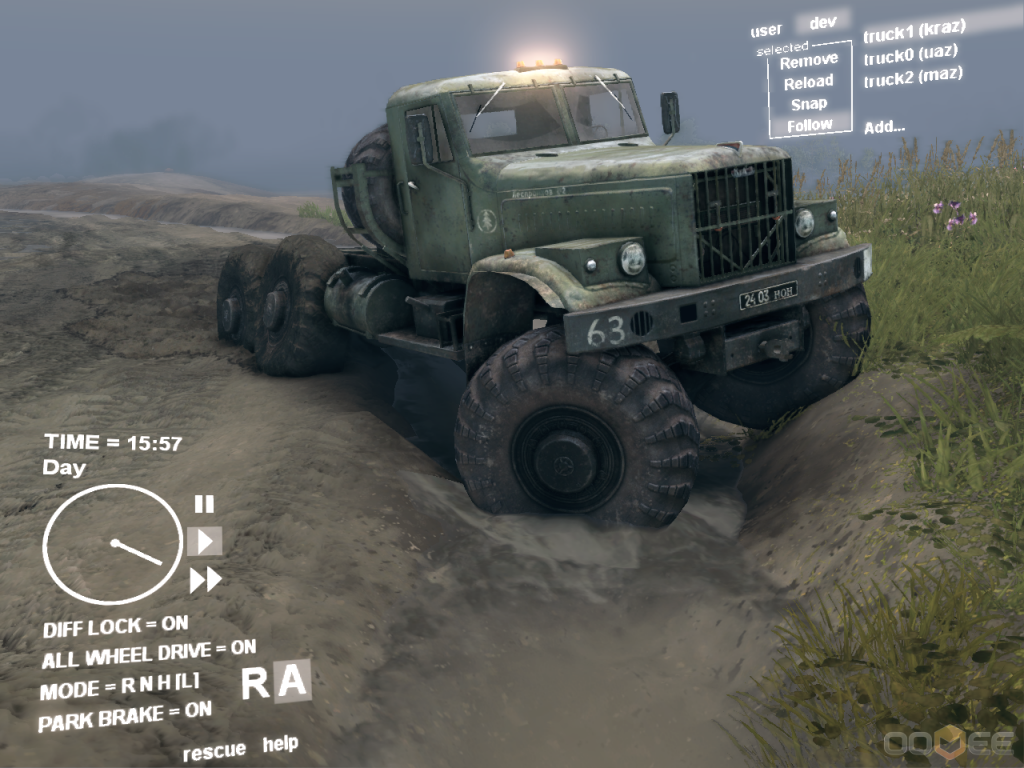This screenshot has width=1024, height=768.
Task: Click the Snap option
Action: pos(809,104)
